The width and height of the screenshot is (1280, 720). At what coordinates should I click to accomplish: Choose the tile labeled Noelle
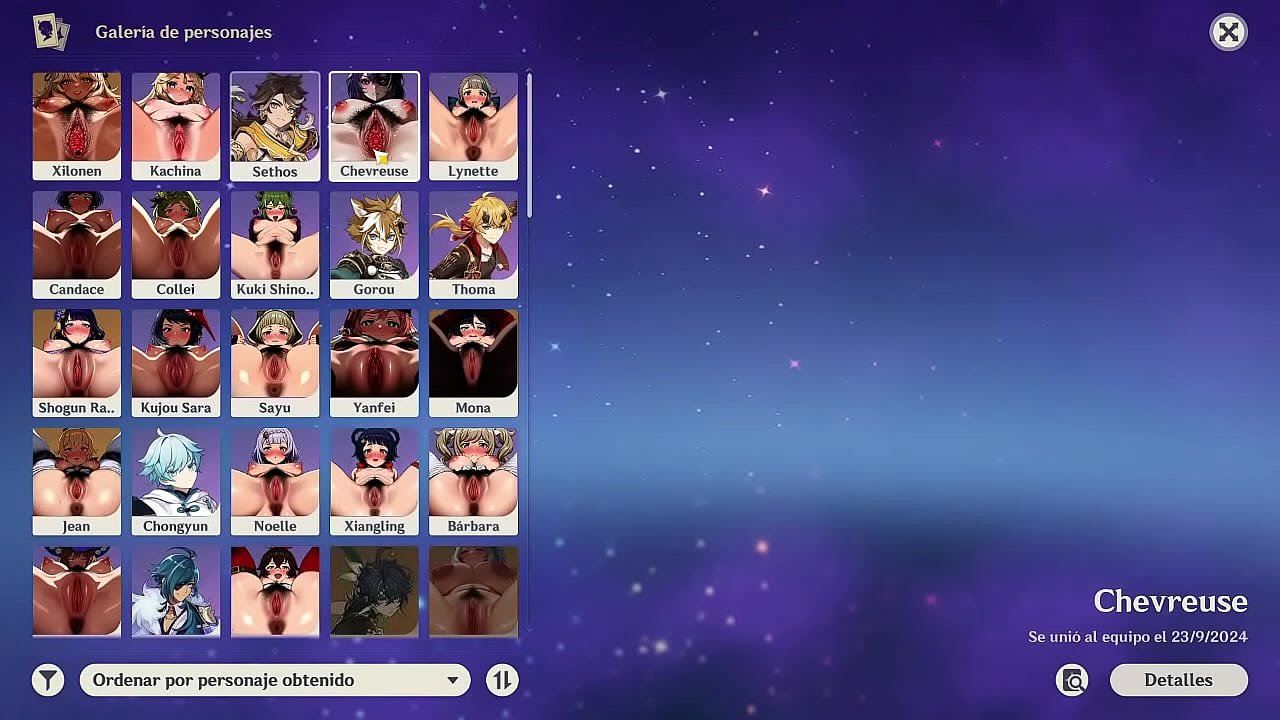(275, 481)
